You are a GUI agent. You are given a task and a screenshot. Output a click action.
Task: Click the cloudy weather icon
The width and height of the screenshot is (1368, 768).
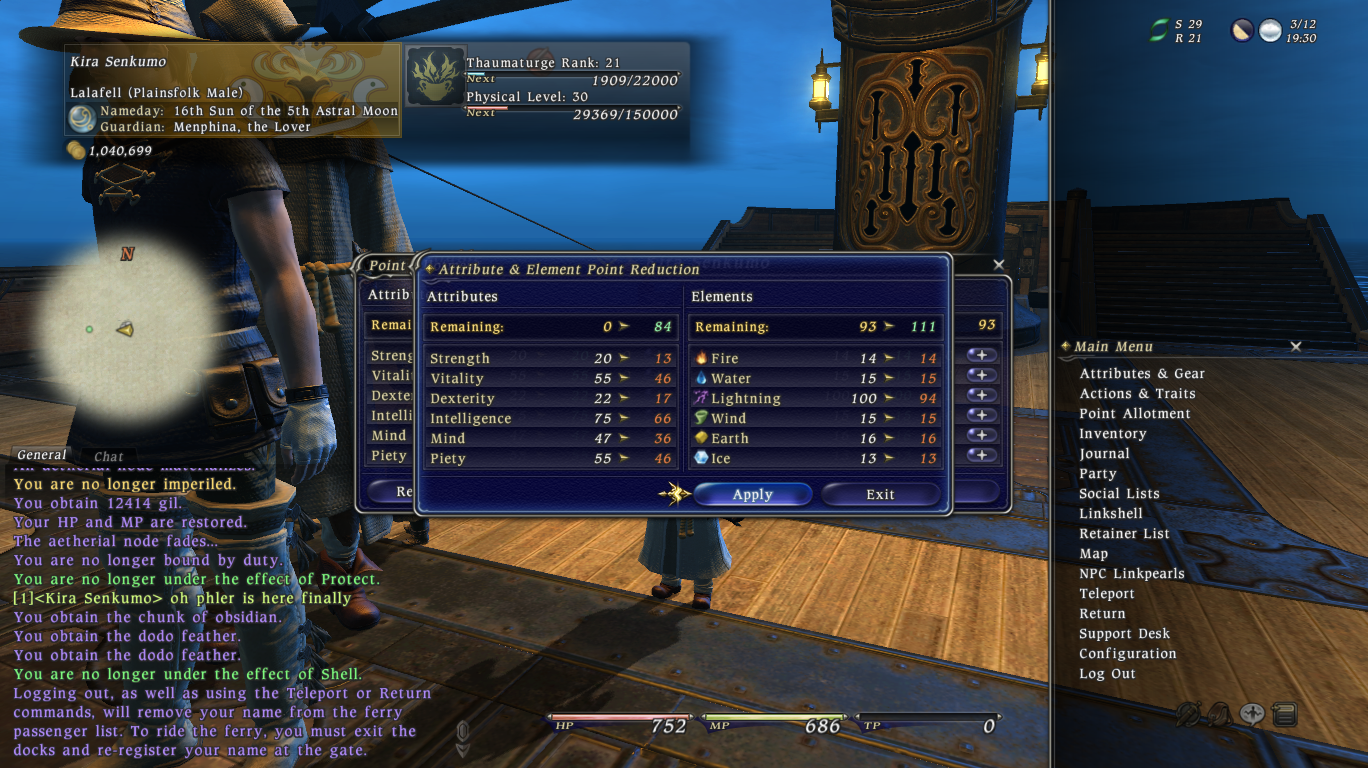click(1269, 30)
